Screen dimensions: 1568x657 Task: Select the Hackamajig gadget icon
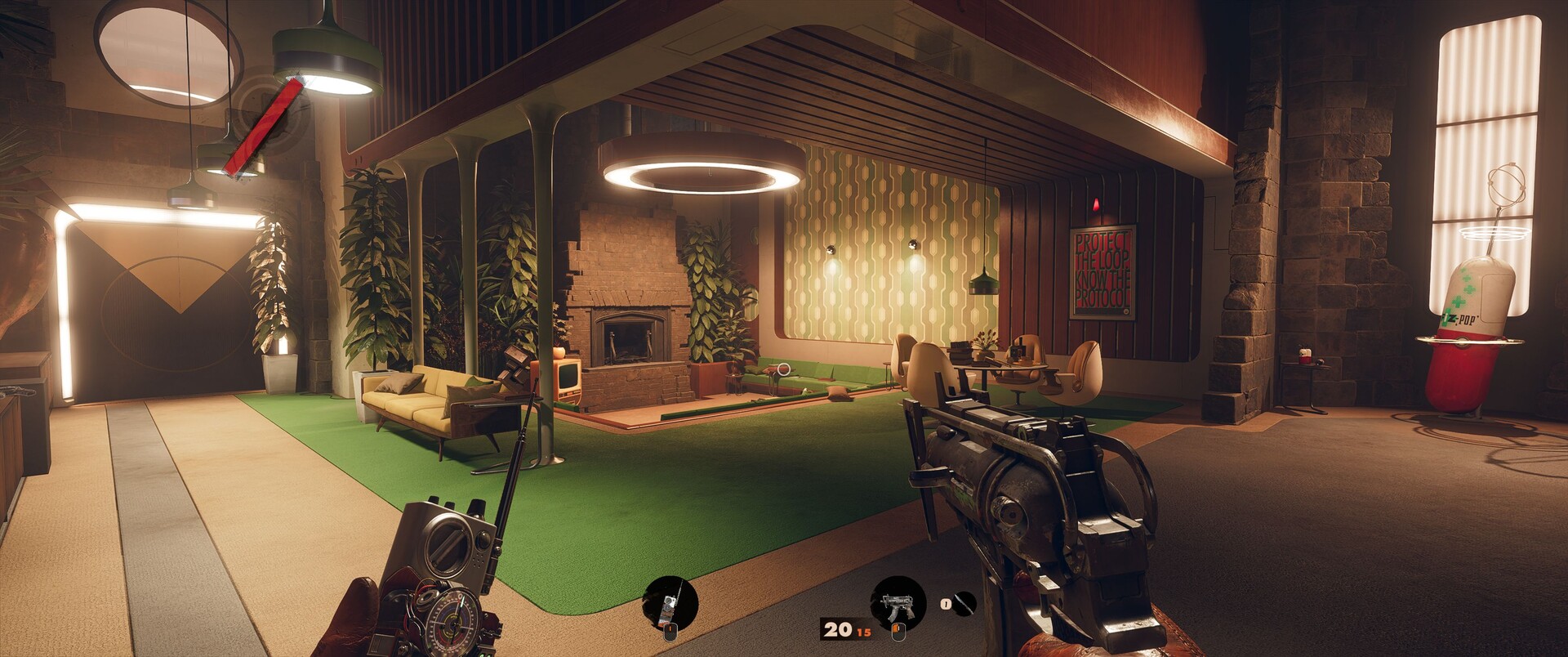[x=670, y=603]
